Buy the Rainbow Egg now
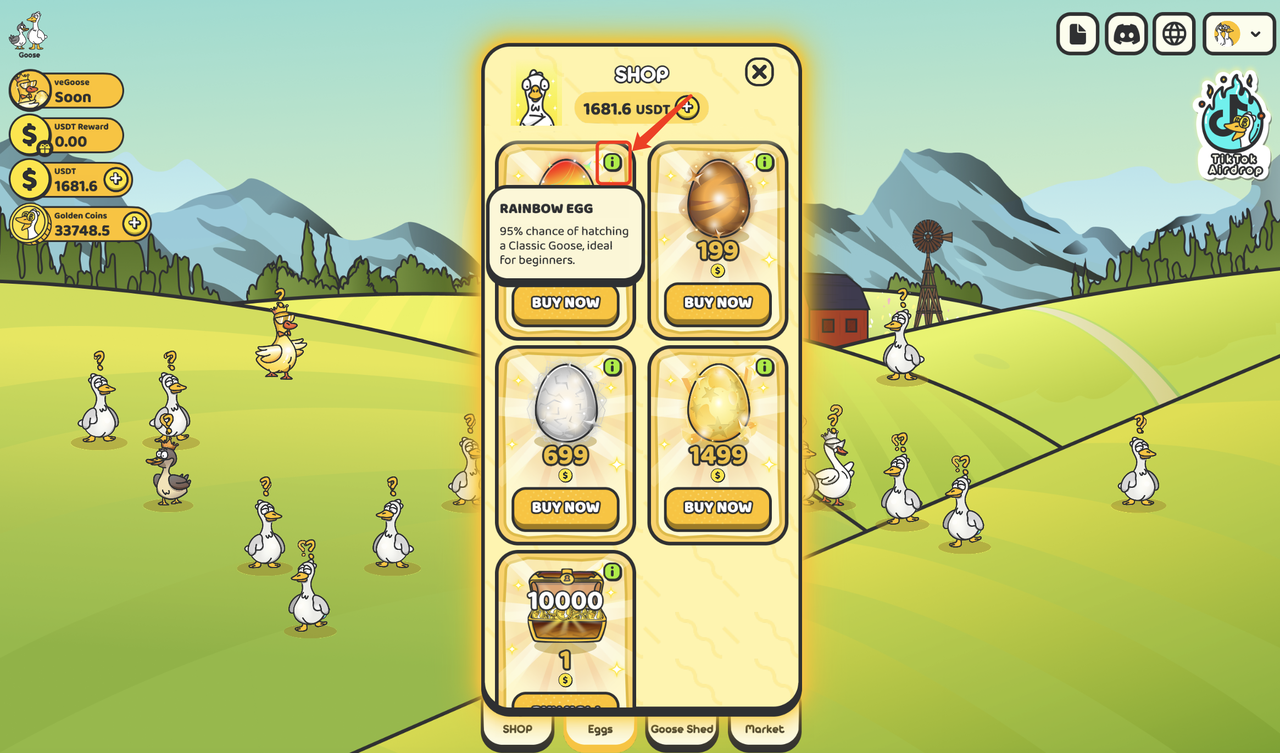Screen dimensions: 1280x753 coord(565,303)
